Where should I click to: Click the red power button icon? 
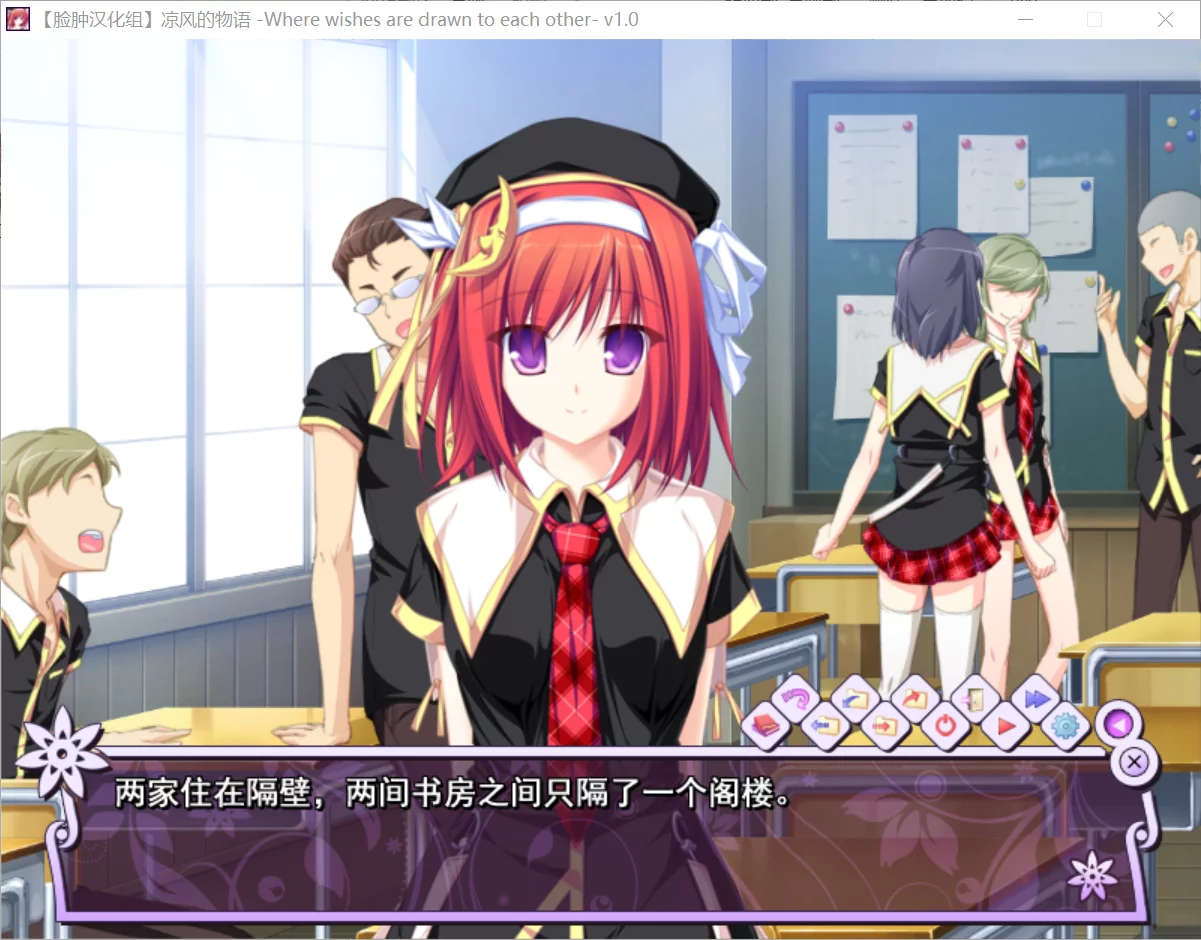[944, 725]
